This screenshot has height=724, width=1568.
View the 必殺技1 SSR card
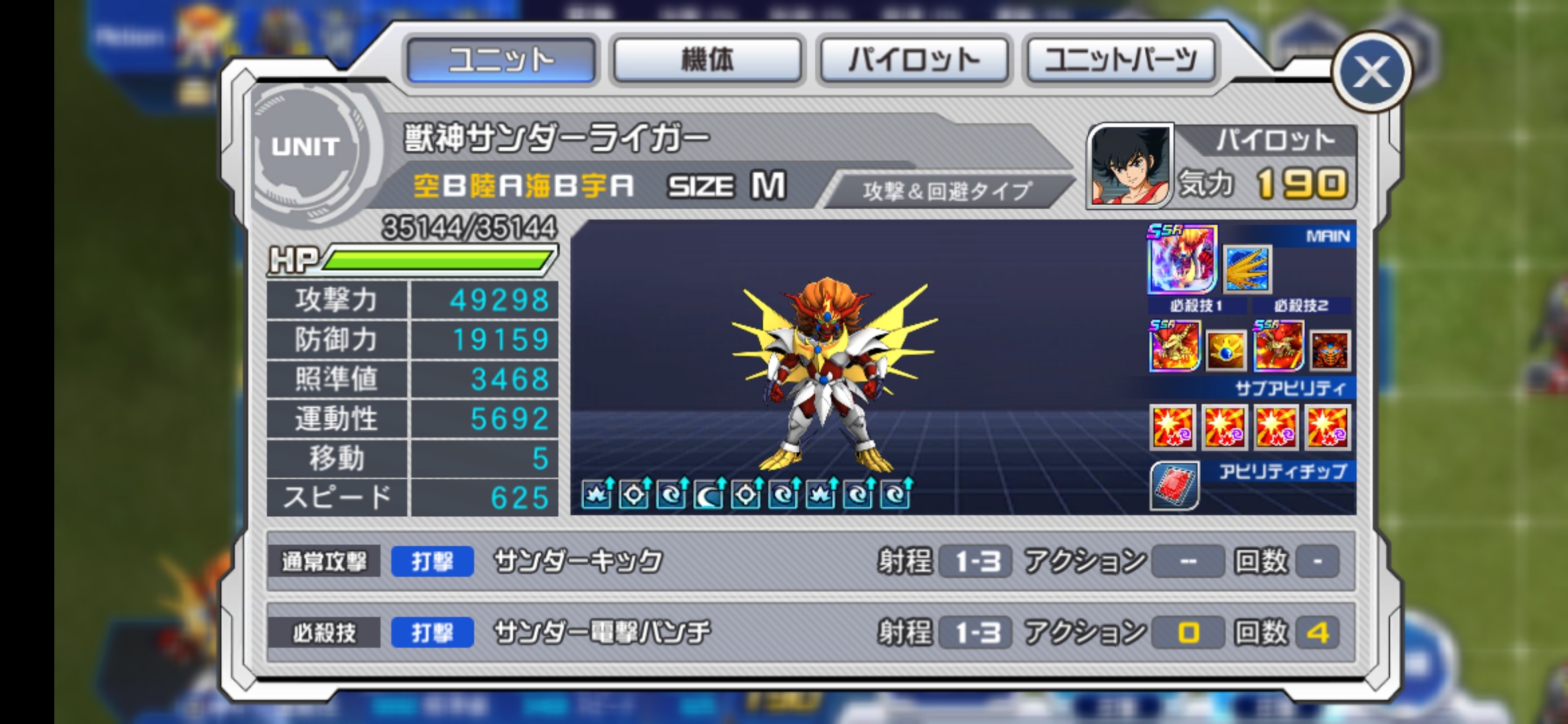pyautogui.click(x=1174, y=347)
